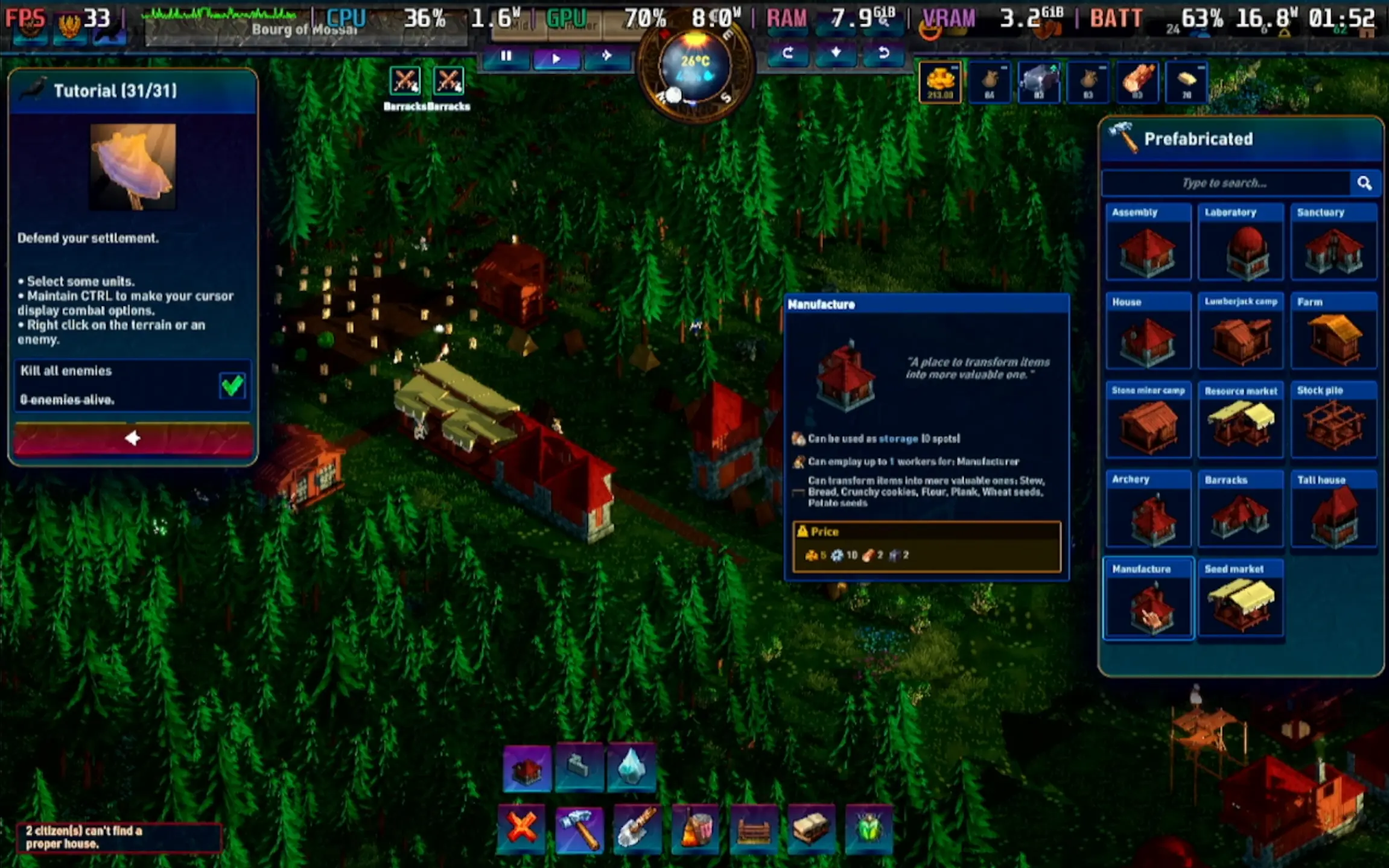Image resolution: width=1389 pixels, height=868 pixels.
Task: Select the shovel dig tool
Action: [x=637, y=829]
